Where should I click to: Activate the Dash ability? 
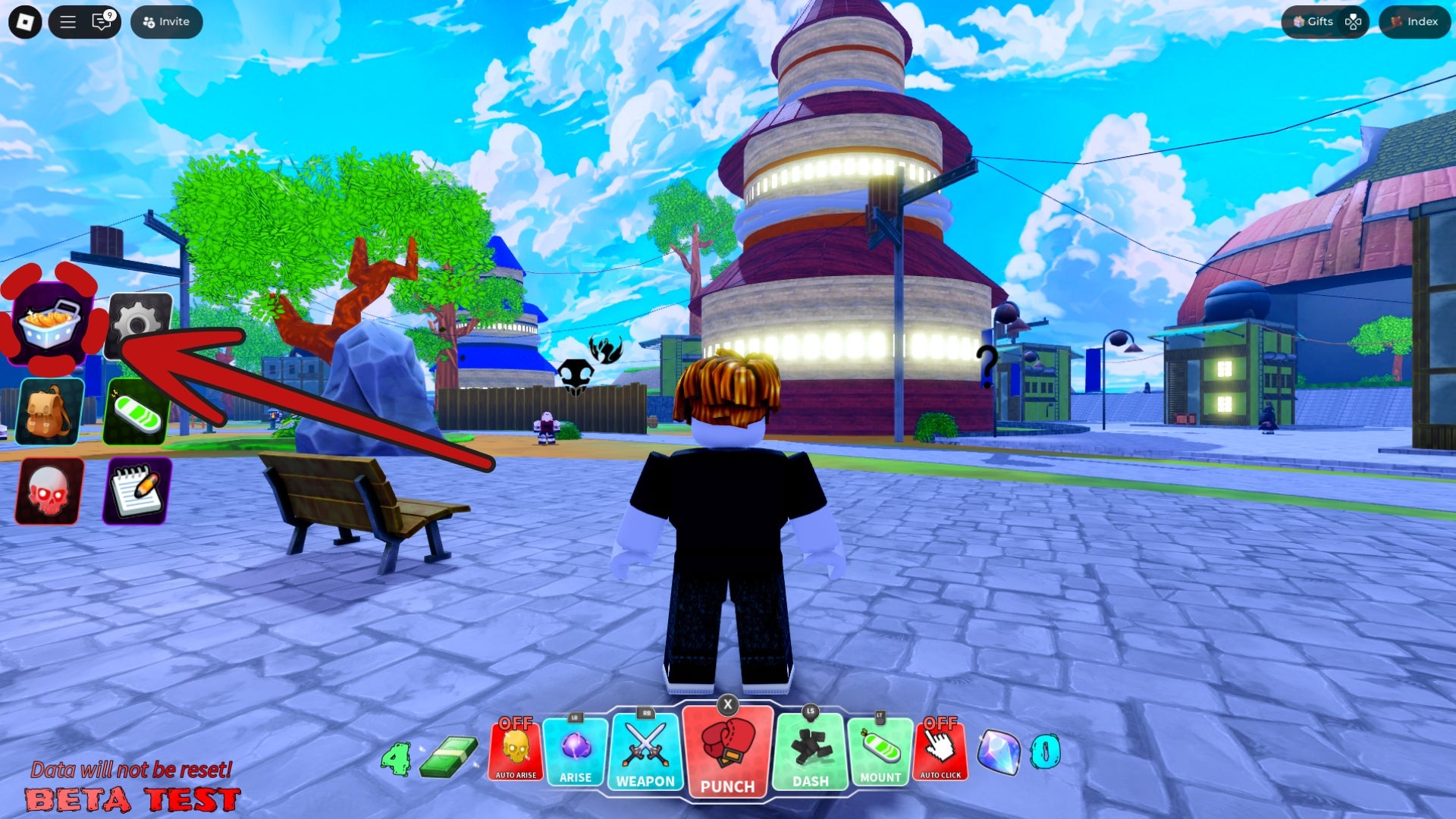pyautogui.click(x=810, y=751)
